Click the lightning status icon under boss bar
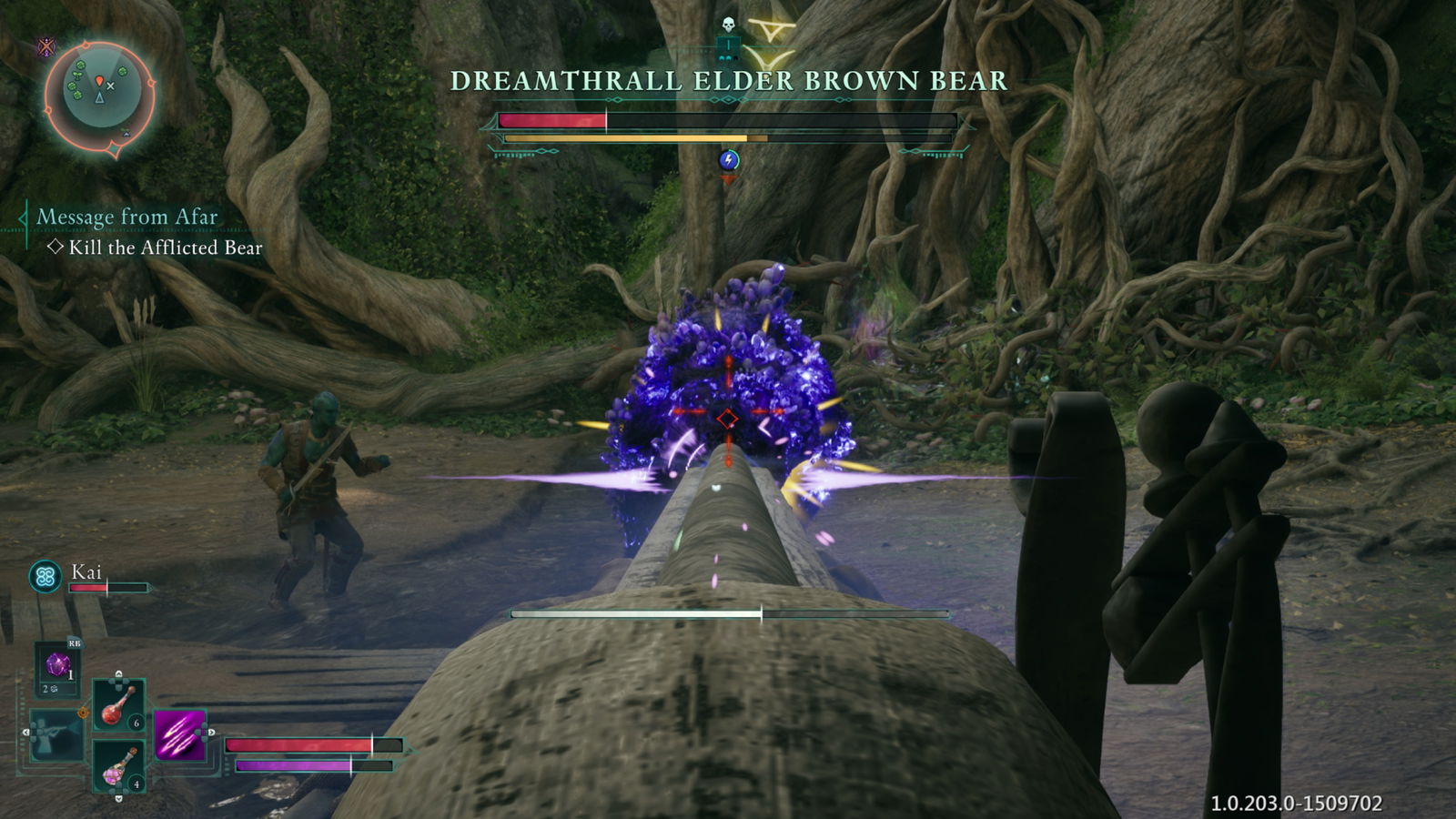 click(728, 161)
